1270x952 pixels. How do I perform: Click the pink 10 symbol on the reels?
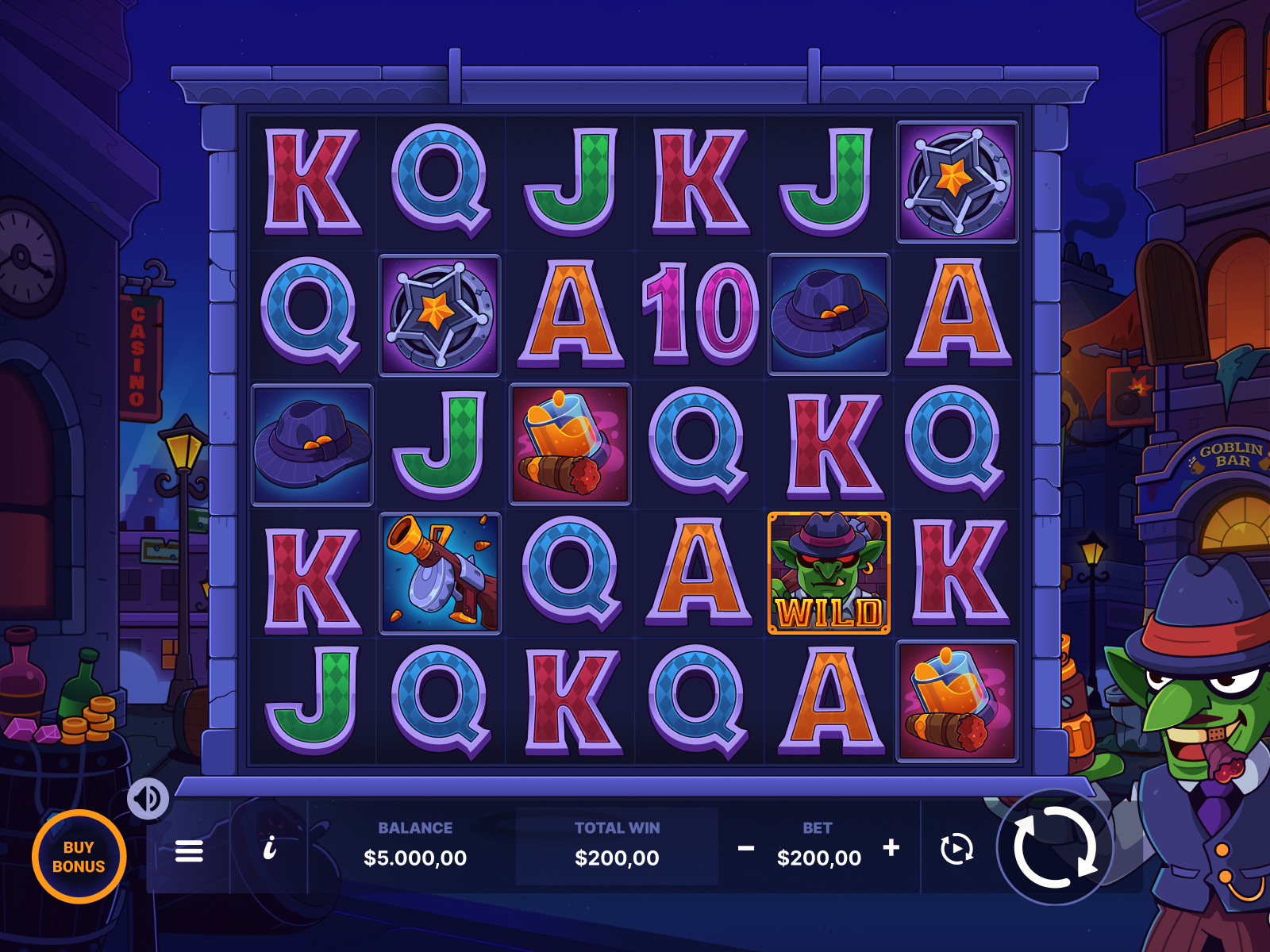(698, 313)
